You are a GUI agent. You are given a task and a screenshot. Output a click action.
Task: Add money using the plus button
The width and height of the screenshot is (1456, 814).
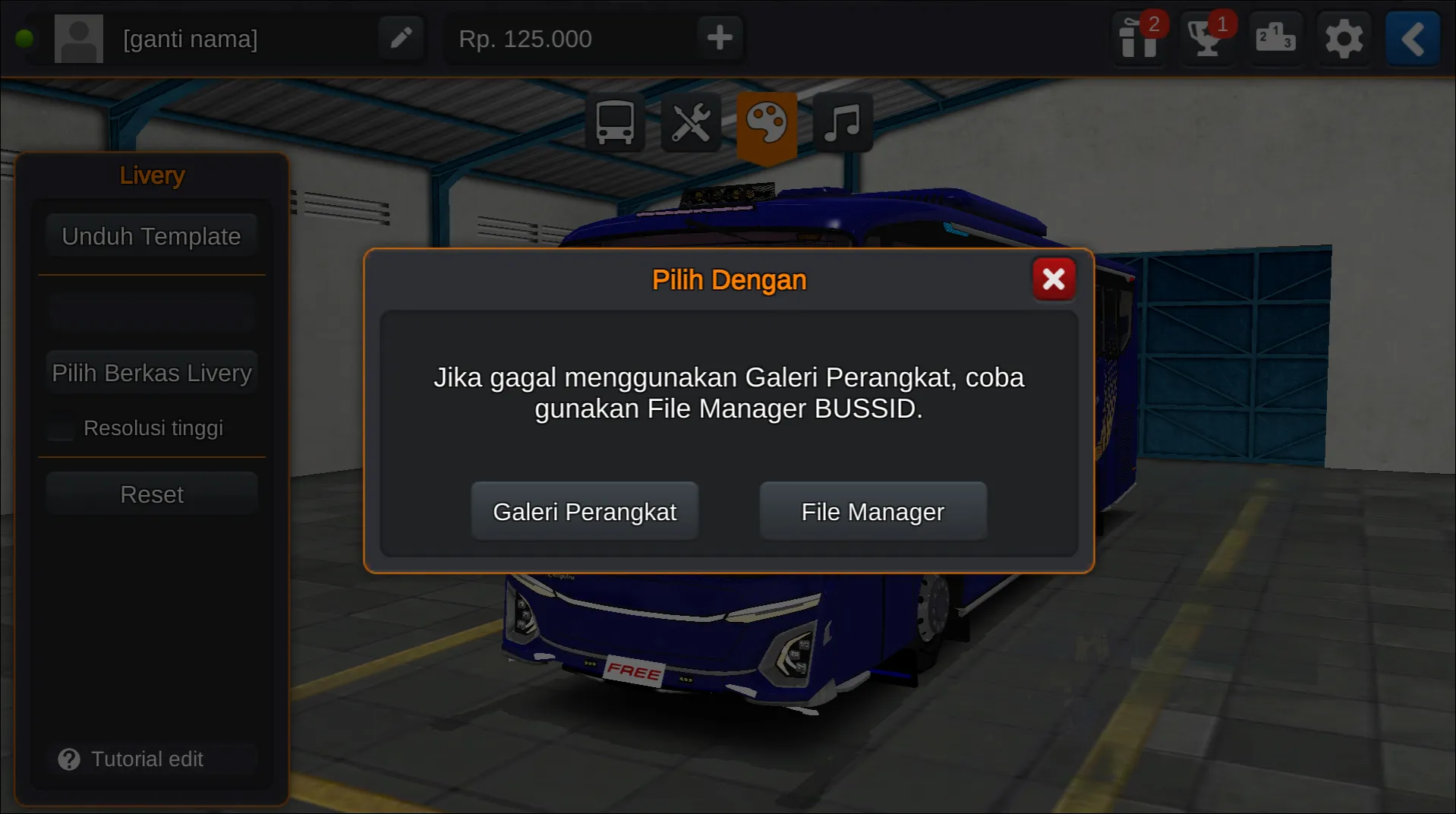click(718, 38)
